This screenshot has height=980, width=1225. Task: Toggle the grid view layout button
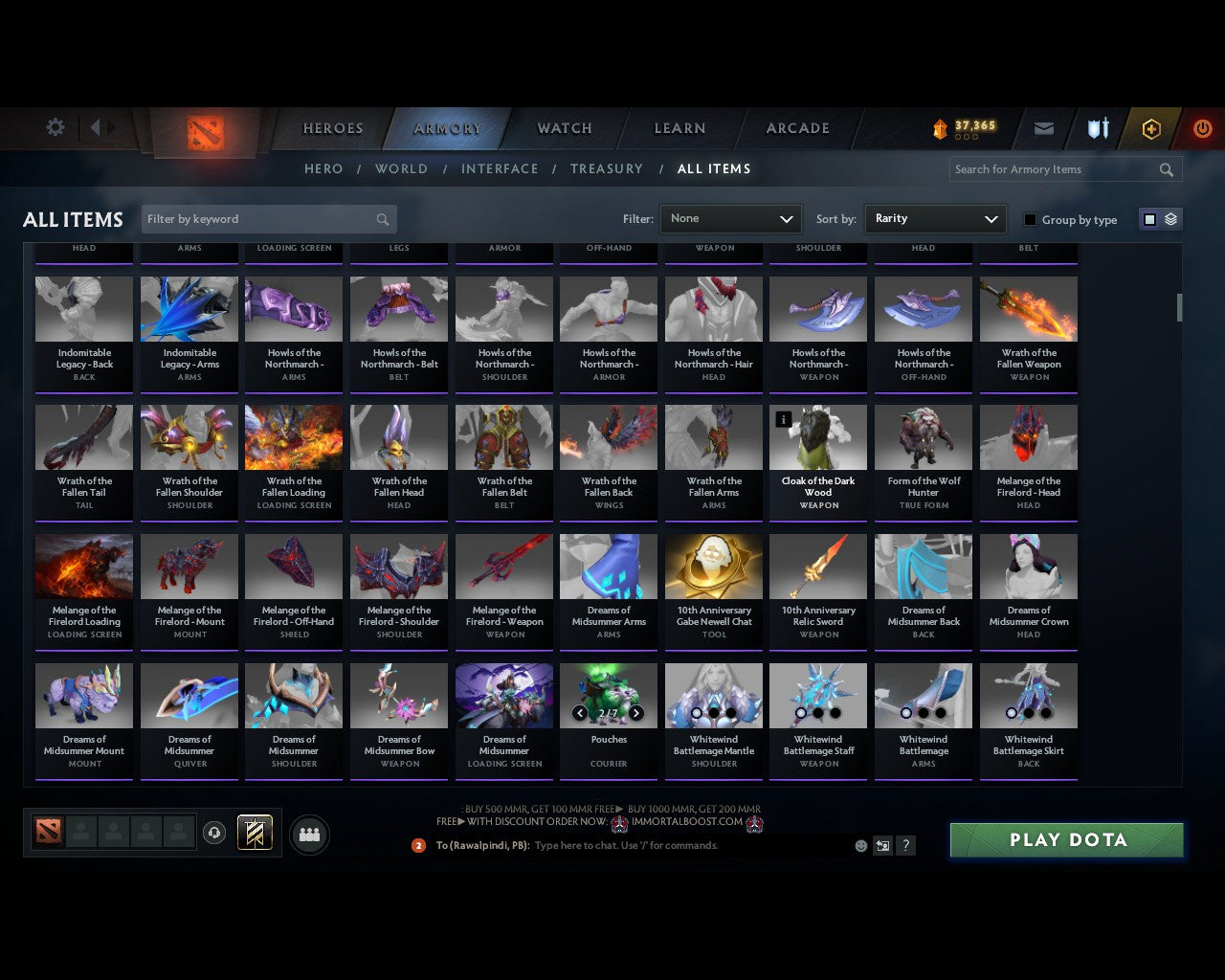coord(1148,218)
